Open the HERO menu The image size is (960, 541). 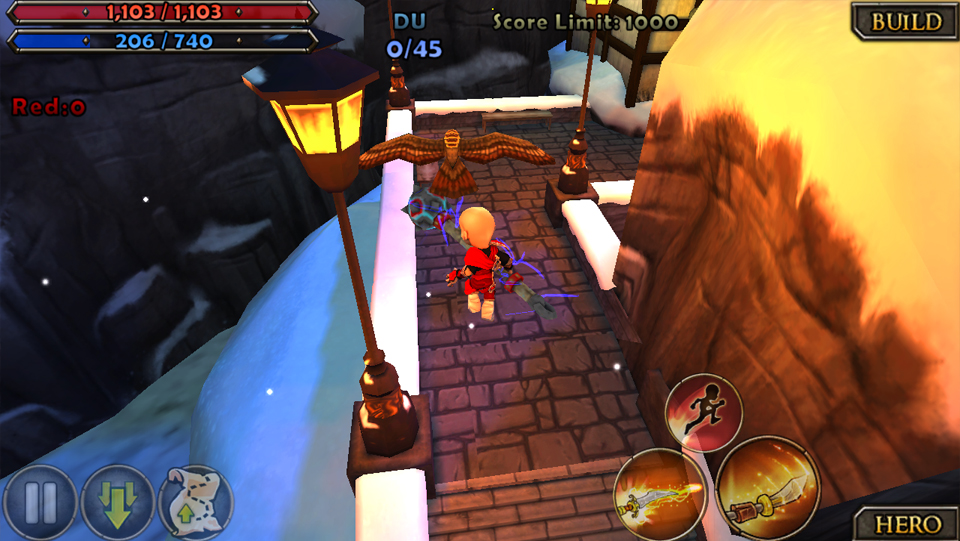pyautogui.click(x=907, y=523)
